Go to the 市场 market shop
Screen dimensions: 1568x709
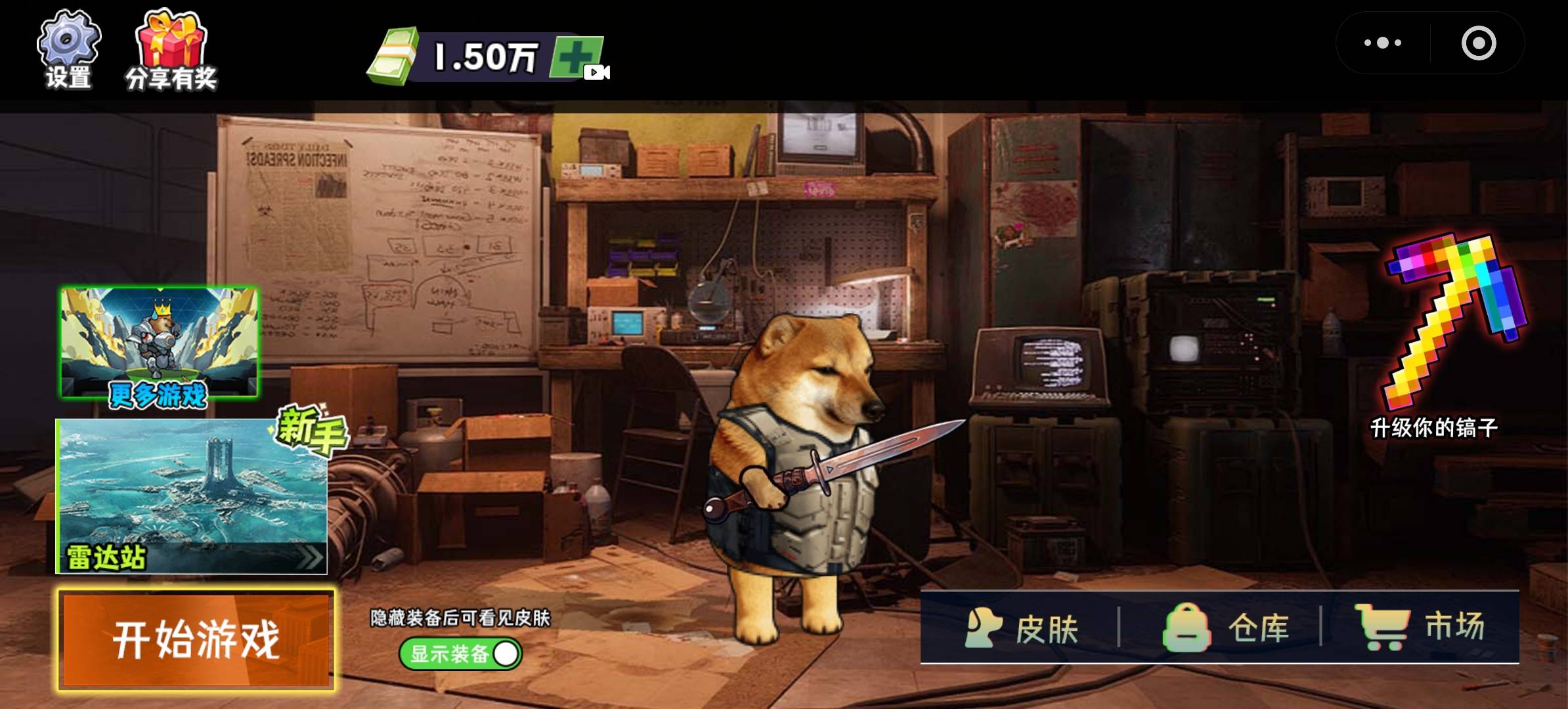coord(1420,628)
